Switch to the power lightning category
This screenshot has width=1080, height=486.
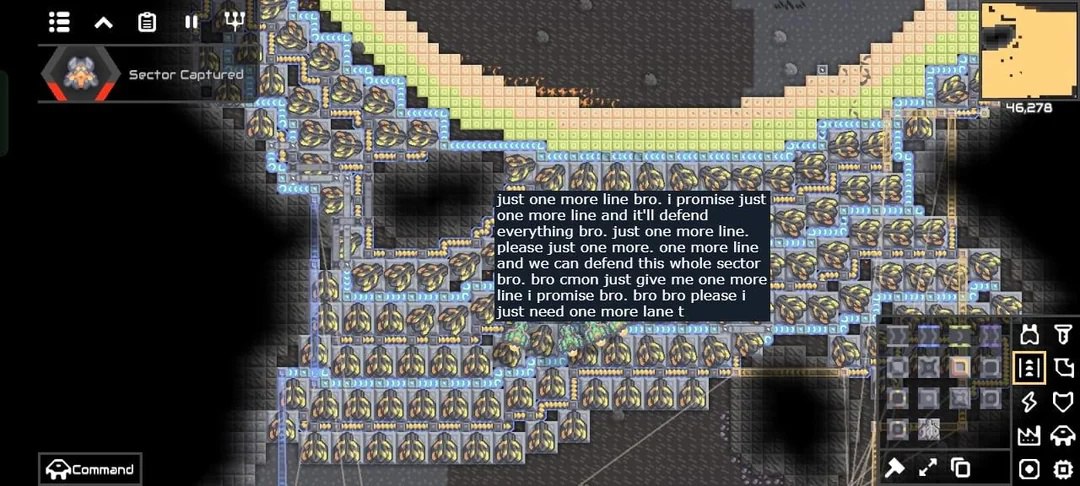click(1030, 402)
